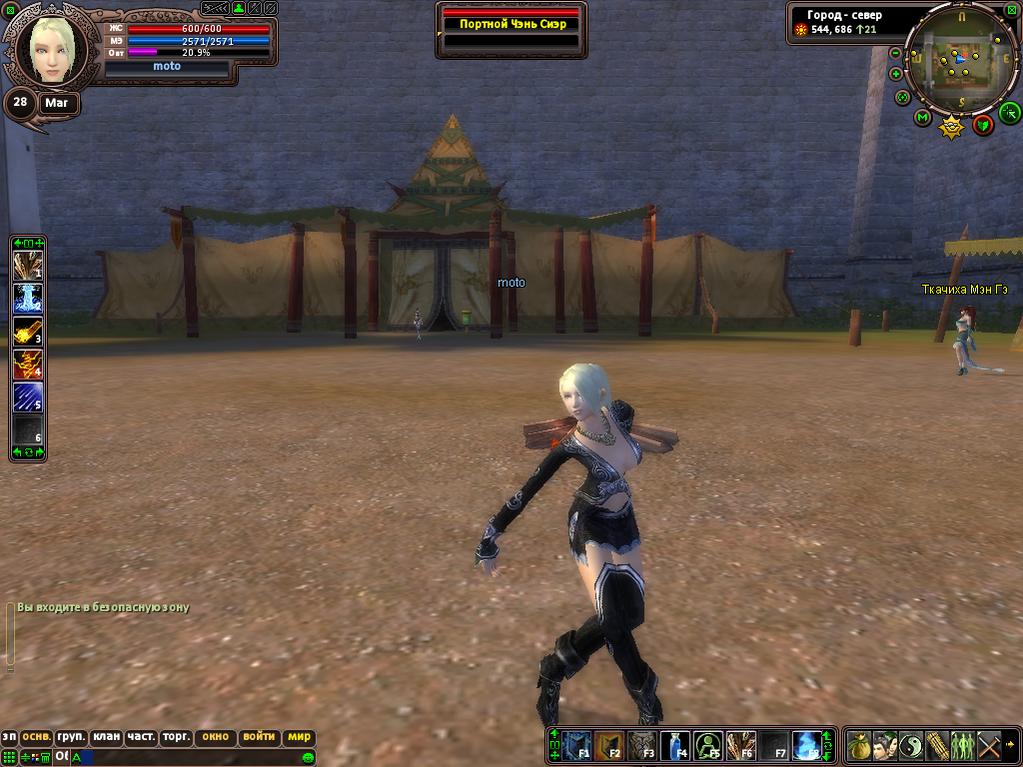Switch to the 'осив.' chat tab

pos(37,737)
